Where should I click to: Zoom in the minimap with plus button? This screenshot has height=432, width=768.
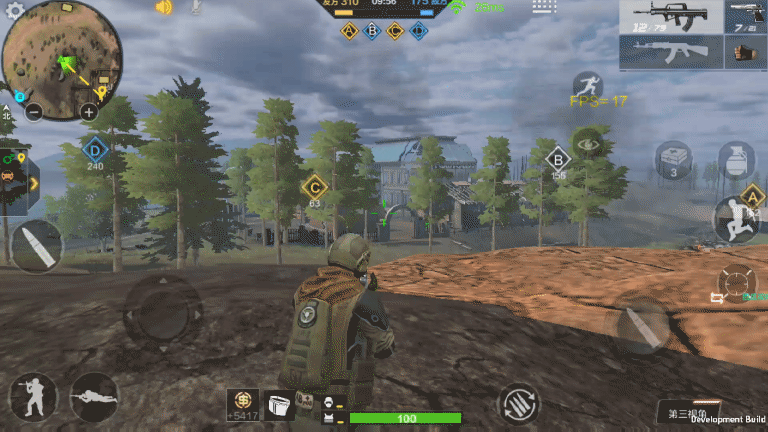[89, 112]
